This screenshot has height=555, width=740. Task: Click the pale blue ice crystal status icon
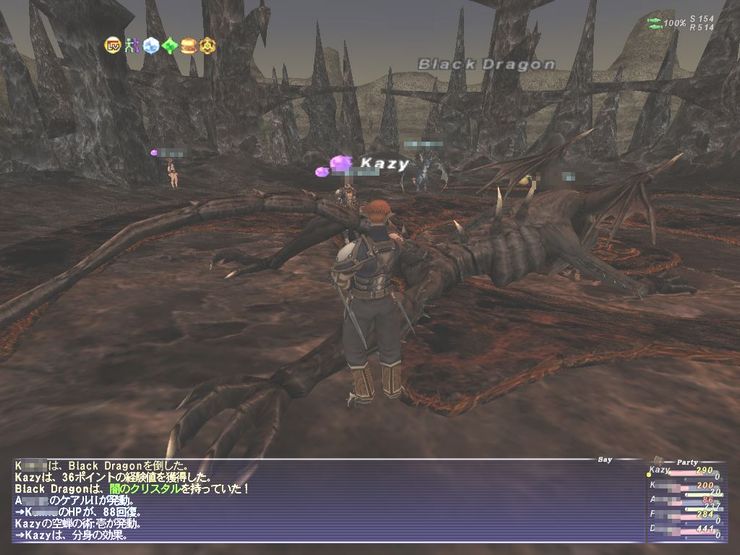[x=150, y=45]
